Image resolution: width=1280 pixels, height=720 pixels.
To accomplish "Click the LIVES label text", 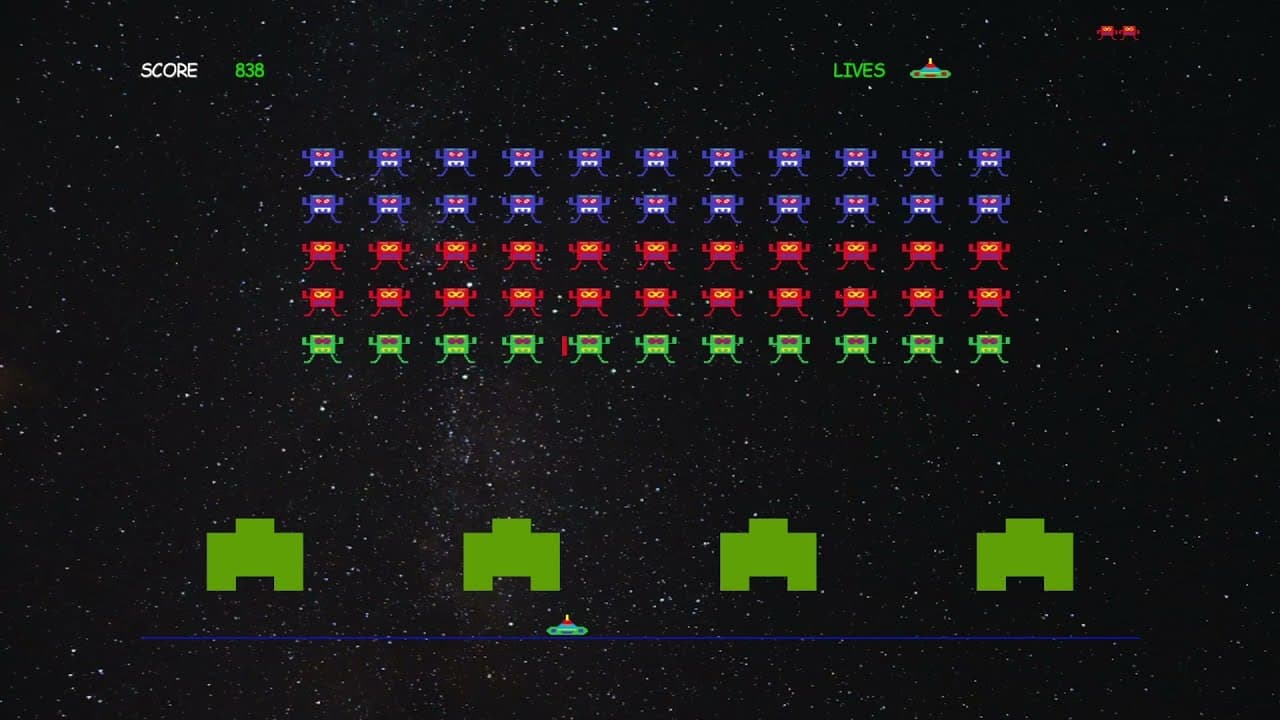I will coord(858,70).
